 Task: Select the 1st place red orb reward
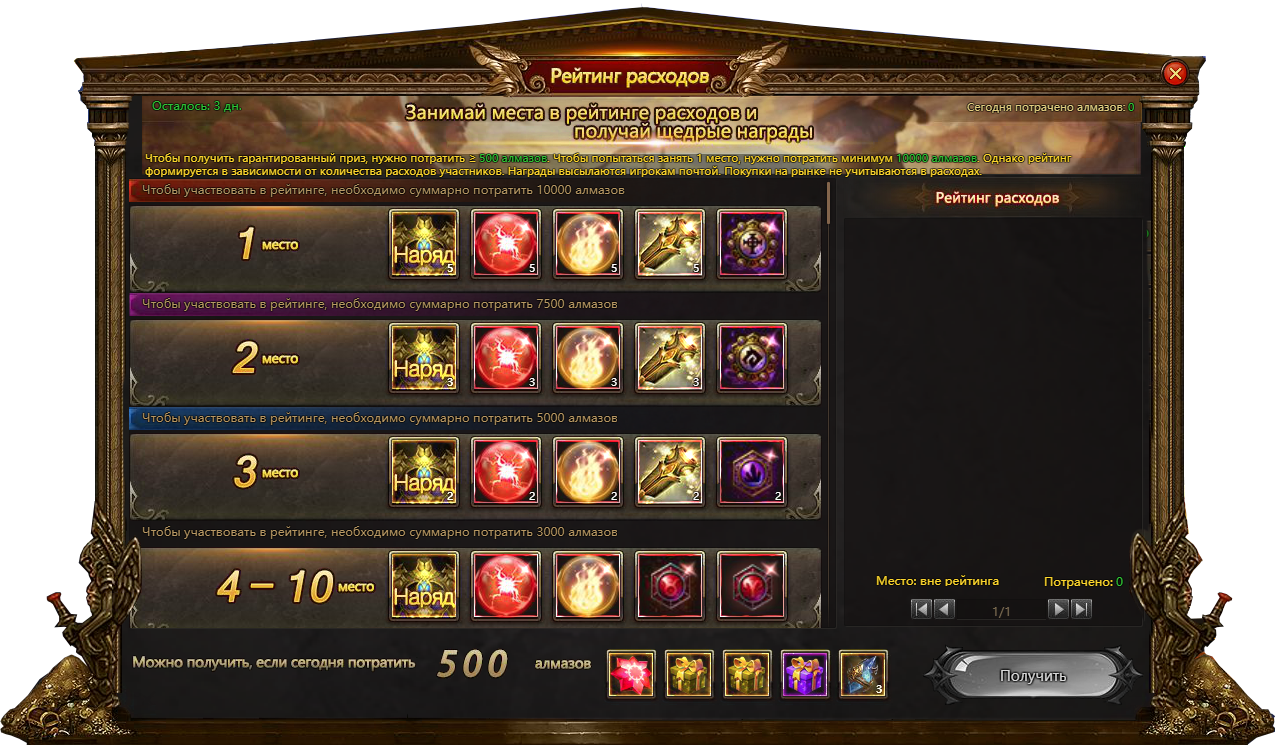(506, 244)
